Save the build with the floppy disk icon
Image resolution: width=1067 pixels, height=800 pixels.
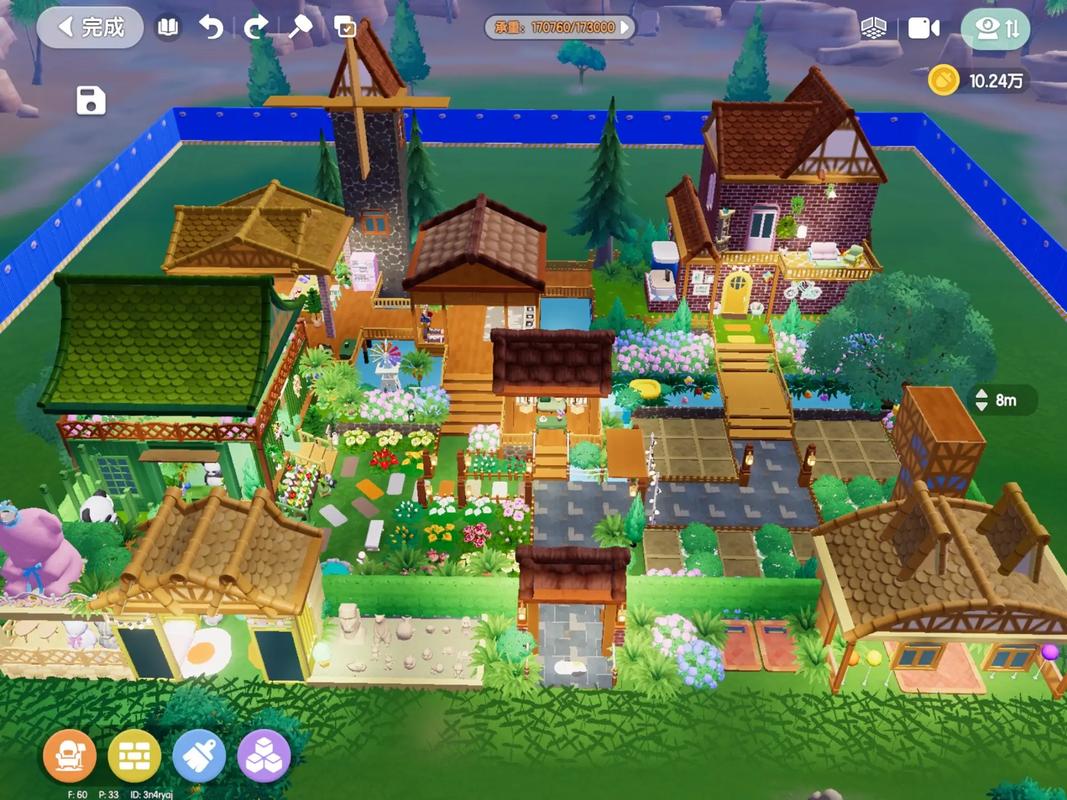click(x=91, y=100)
